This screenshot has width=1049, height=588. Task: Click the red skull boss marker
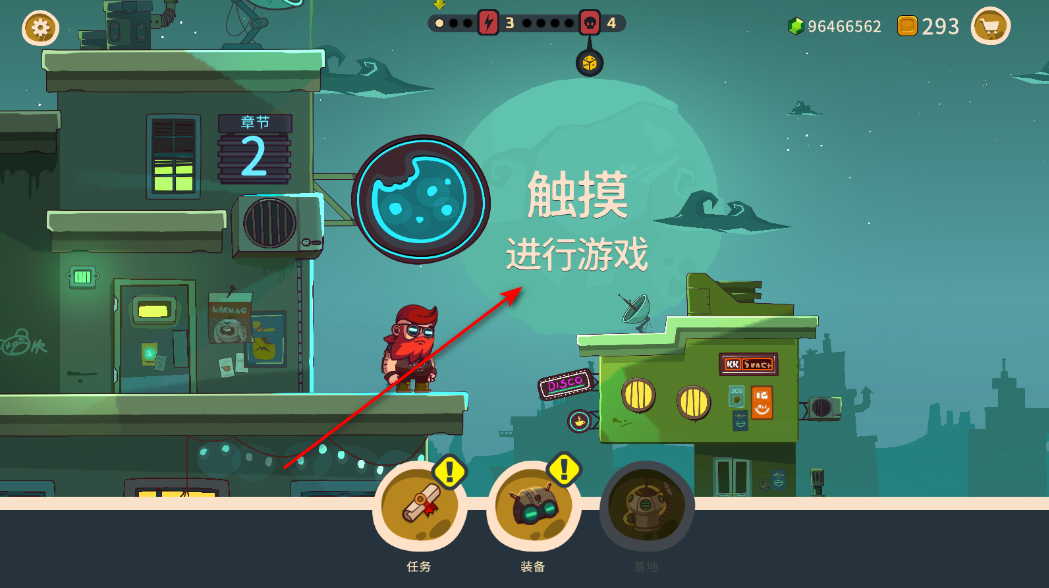[589, 22]
